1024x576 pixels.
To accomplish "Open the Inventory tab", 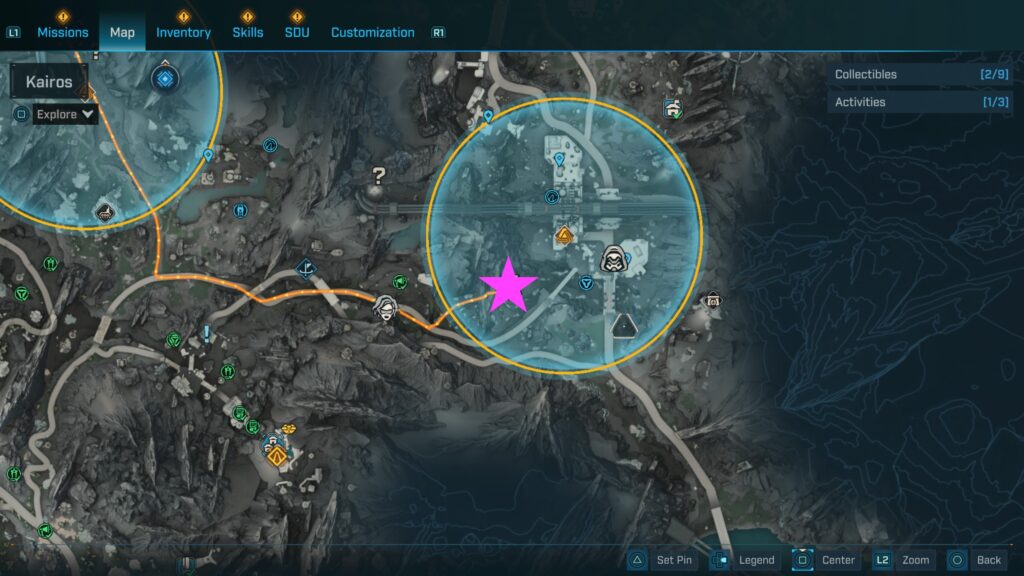I will coord(183,32).
